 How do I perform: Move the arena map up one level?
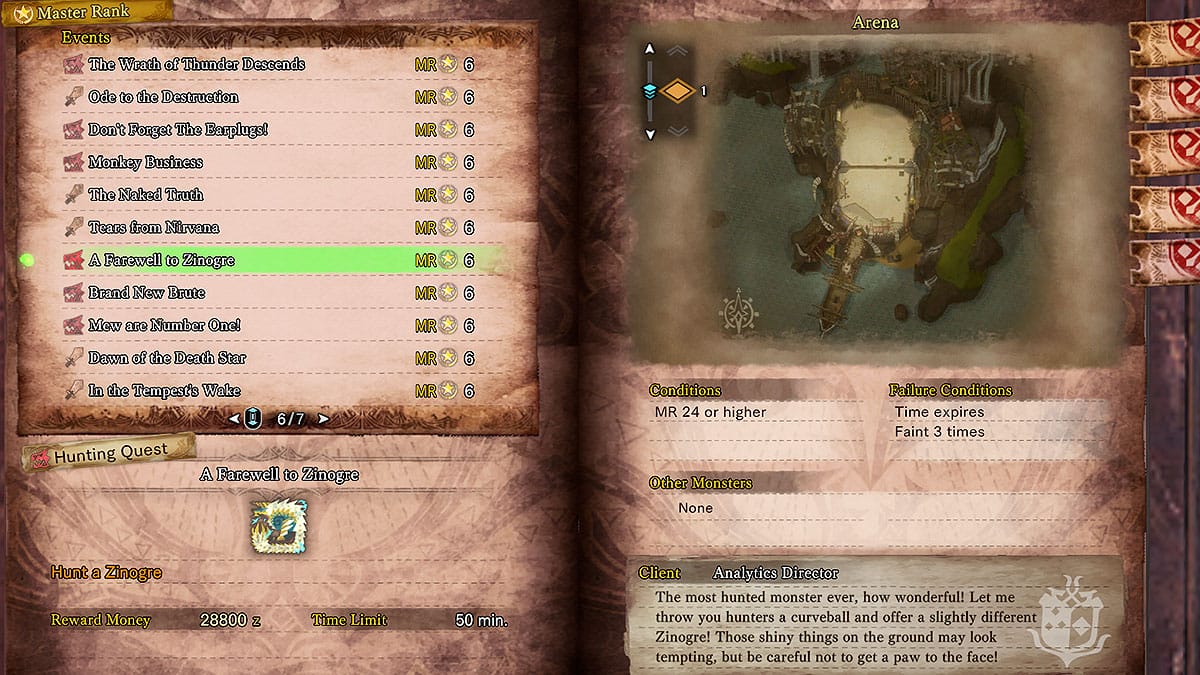649,49
